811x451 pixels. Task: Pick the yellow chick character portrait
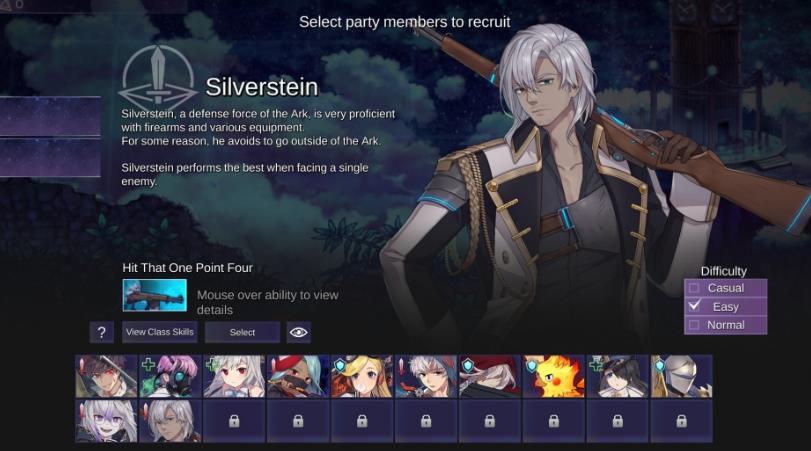tap(553, 377)
